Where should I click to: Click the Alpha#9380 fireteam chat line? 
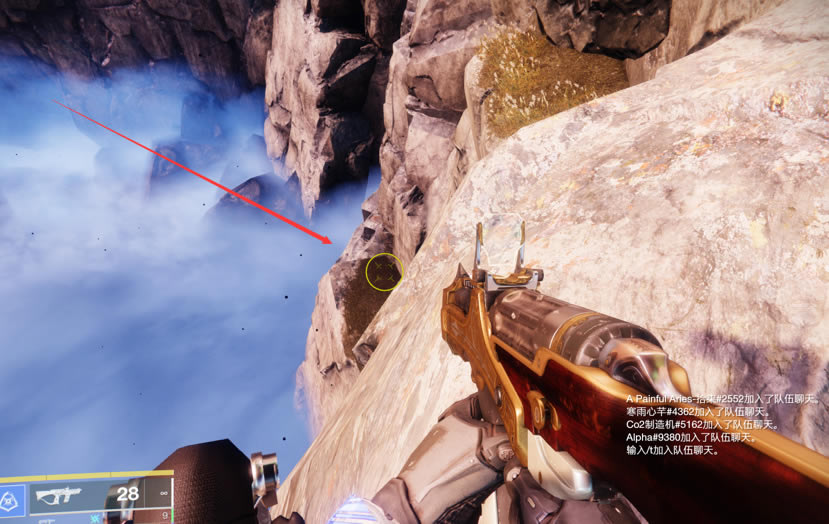click(691, 437)
